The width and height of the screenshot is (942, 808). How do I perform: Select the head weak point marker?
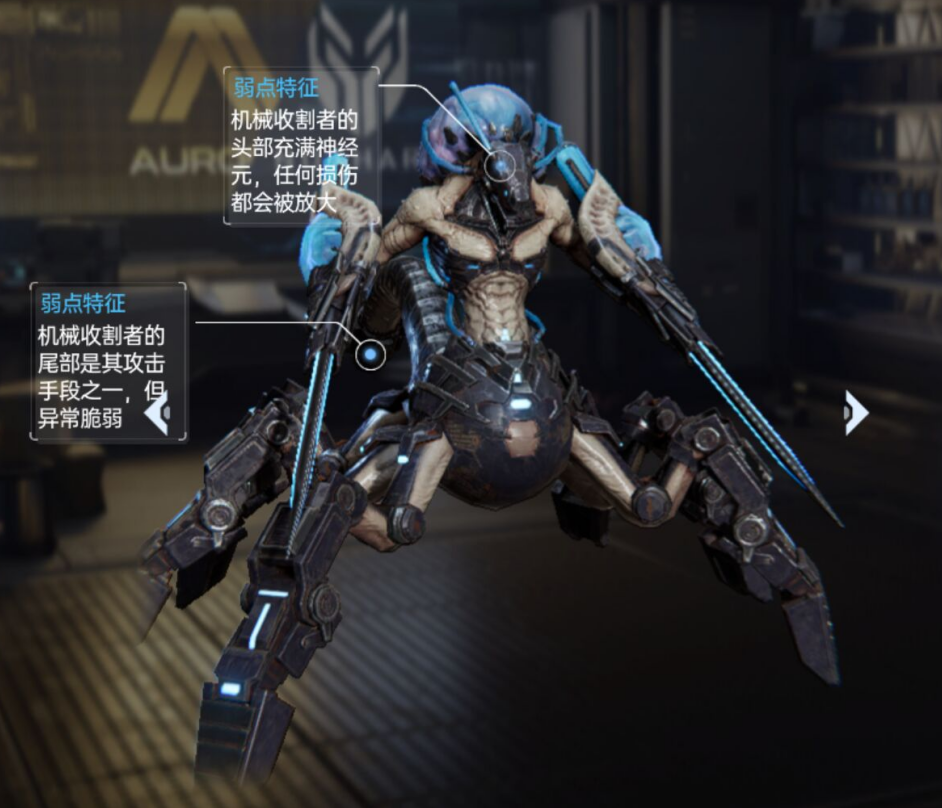pyautogui.click(x=501, y=161)
